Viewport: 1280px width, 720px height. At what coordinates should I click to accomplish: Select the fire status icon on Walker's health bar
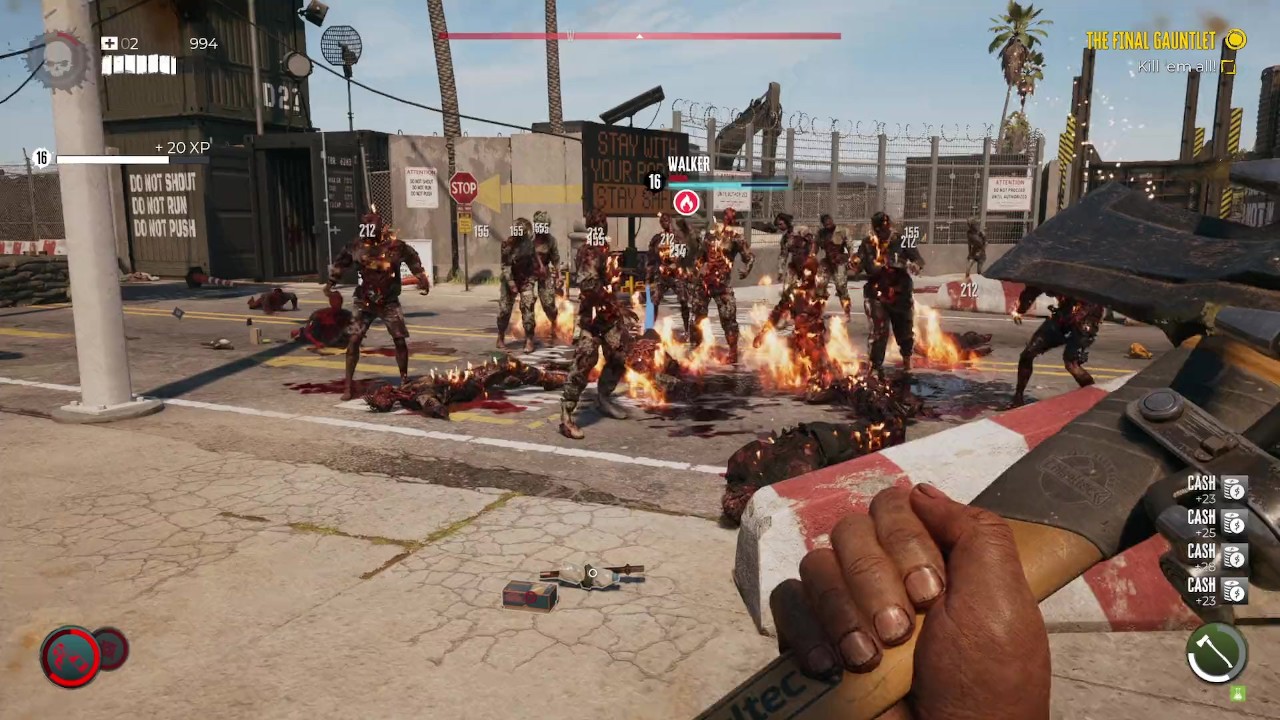tap(686, 203)
